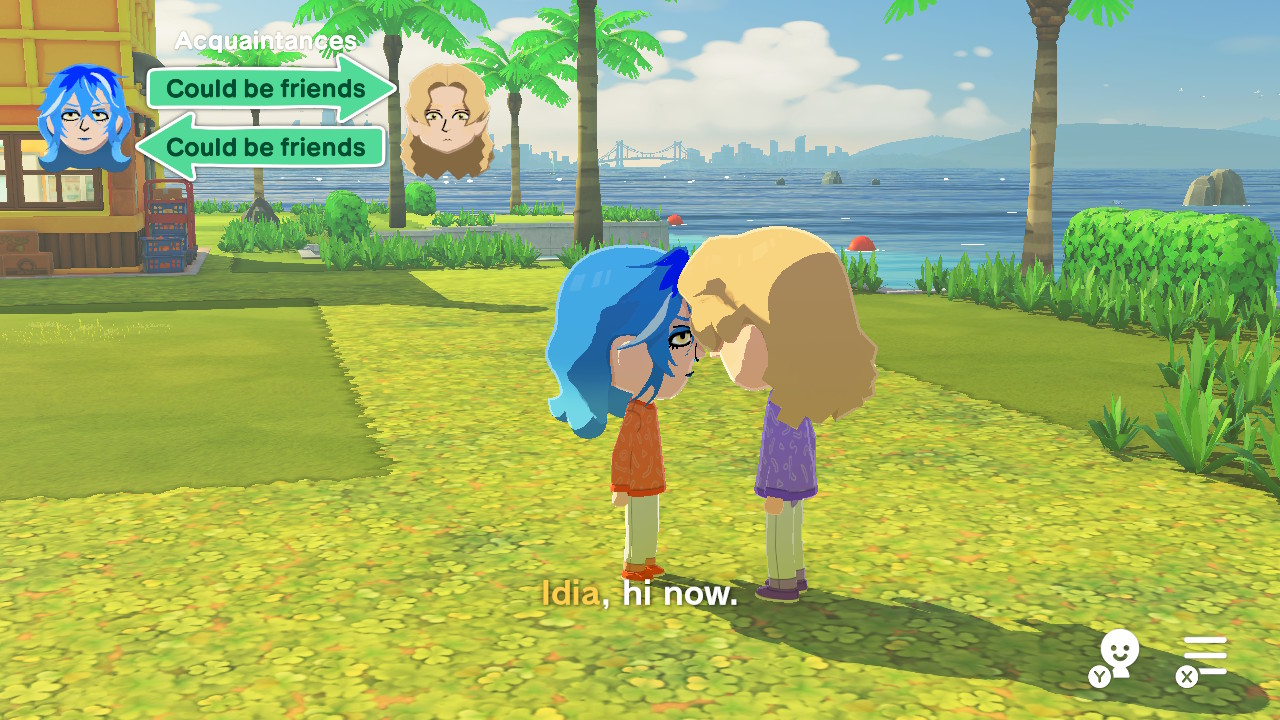Open the Mii character icon at bottom right
The width and height of the screenshot is (1280, 720).
click(x=1119, y=656)
